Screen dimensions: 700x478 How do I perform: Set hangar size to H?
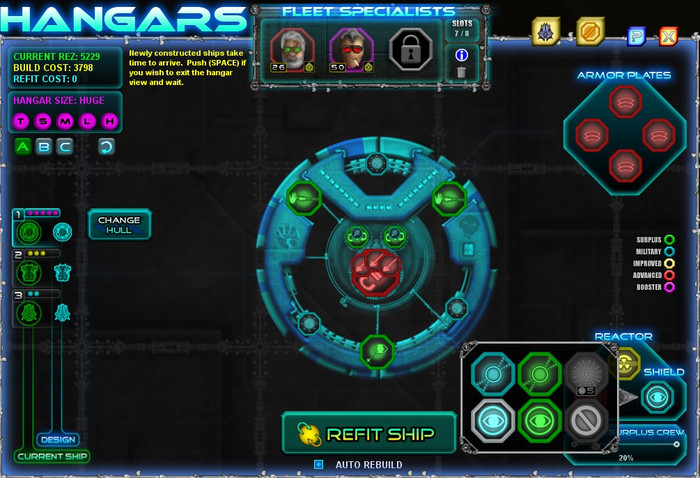point(109,122)
